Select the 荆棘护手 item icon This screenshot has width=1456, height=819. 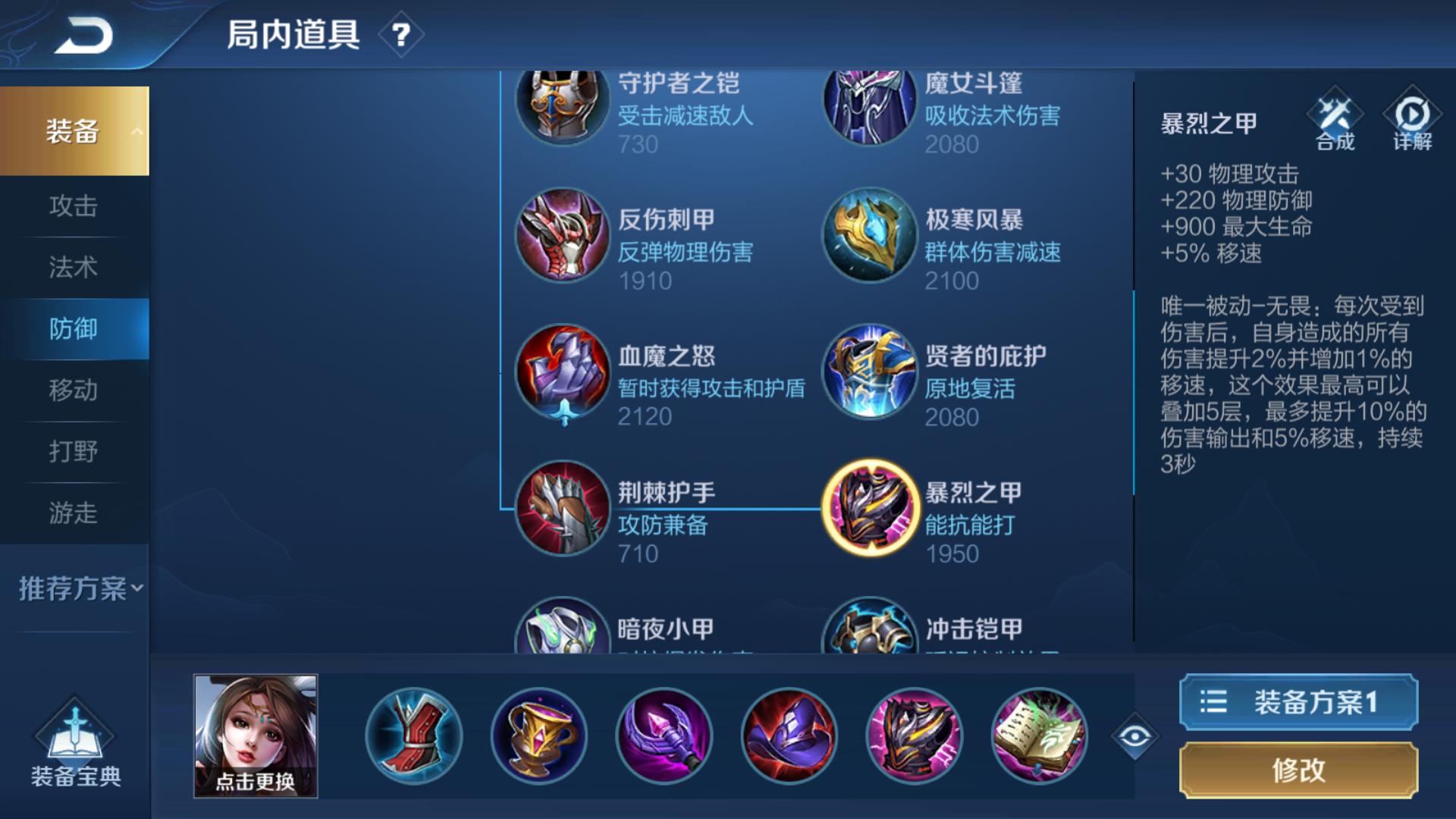[x=562, y=507]
